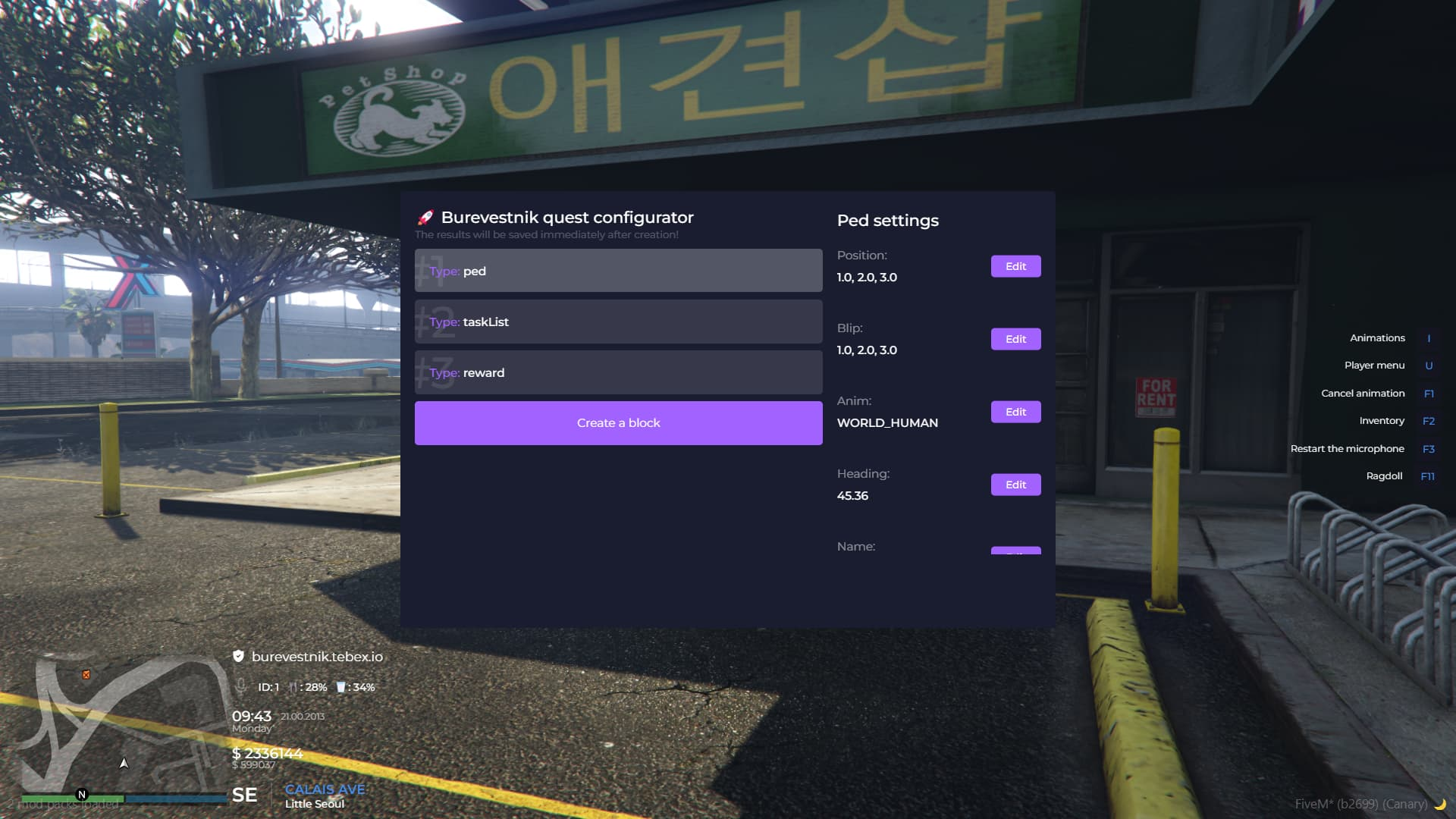1456x819 pixels.
Task: Select the ped type block
Action: (618, 271)
